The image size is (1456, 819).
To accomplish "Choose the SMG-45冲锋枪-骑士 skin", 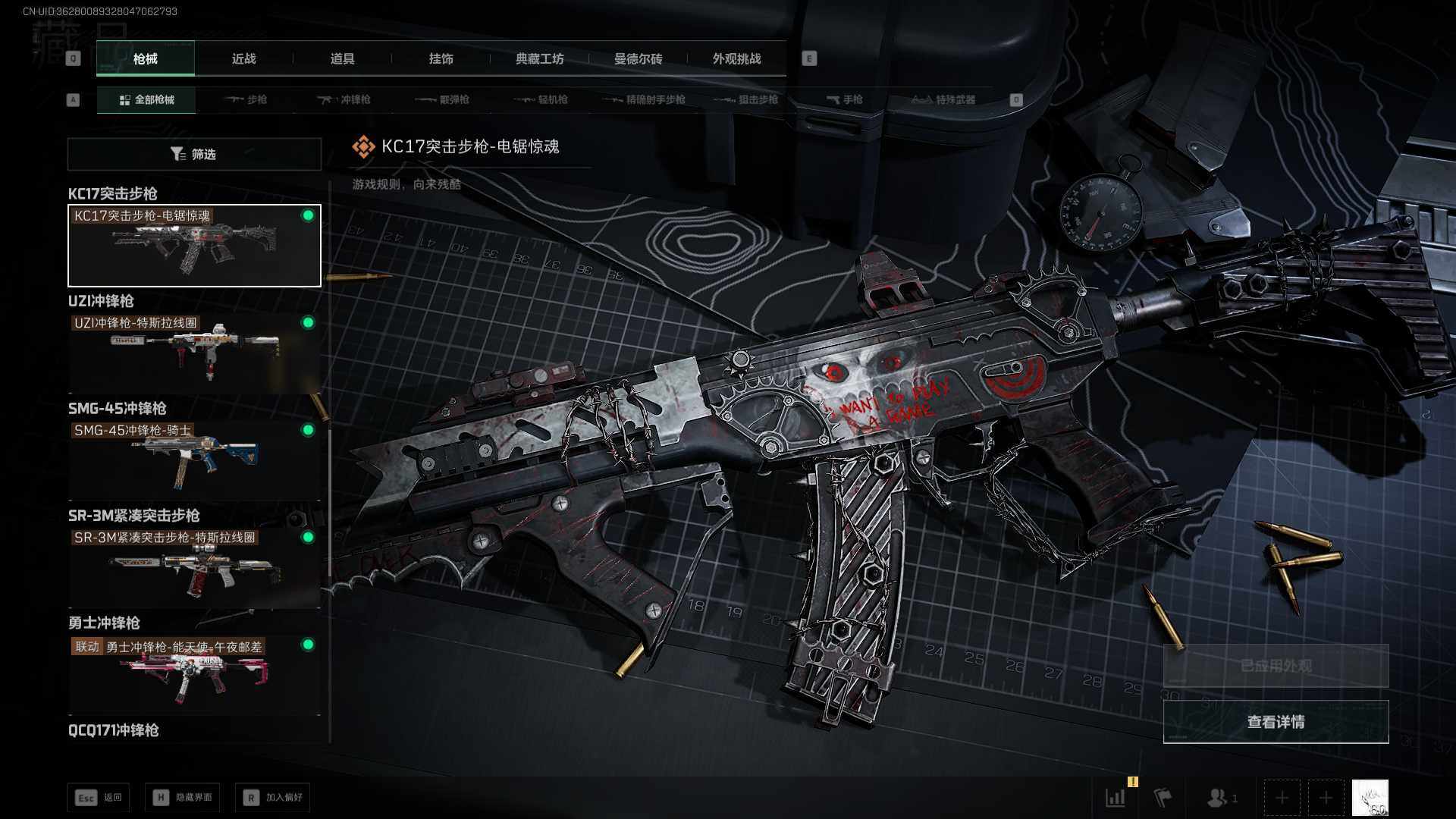I will [x=194, y=460].
